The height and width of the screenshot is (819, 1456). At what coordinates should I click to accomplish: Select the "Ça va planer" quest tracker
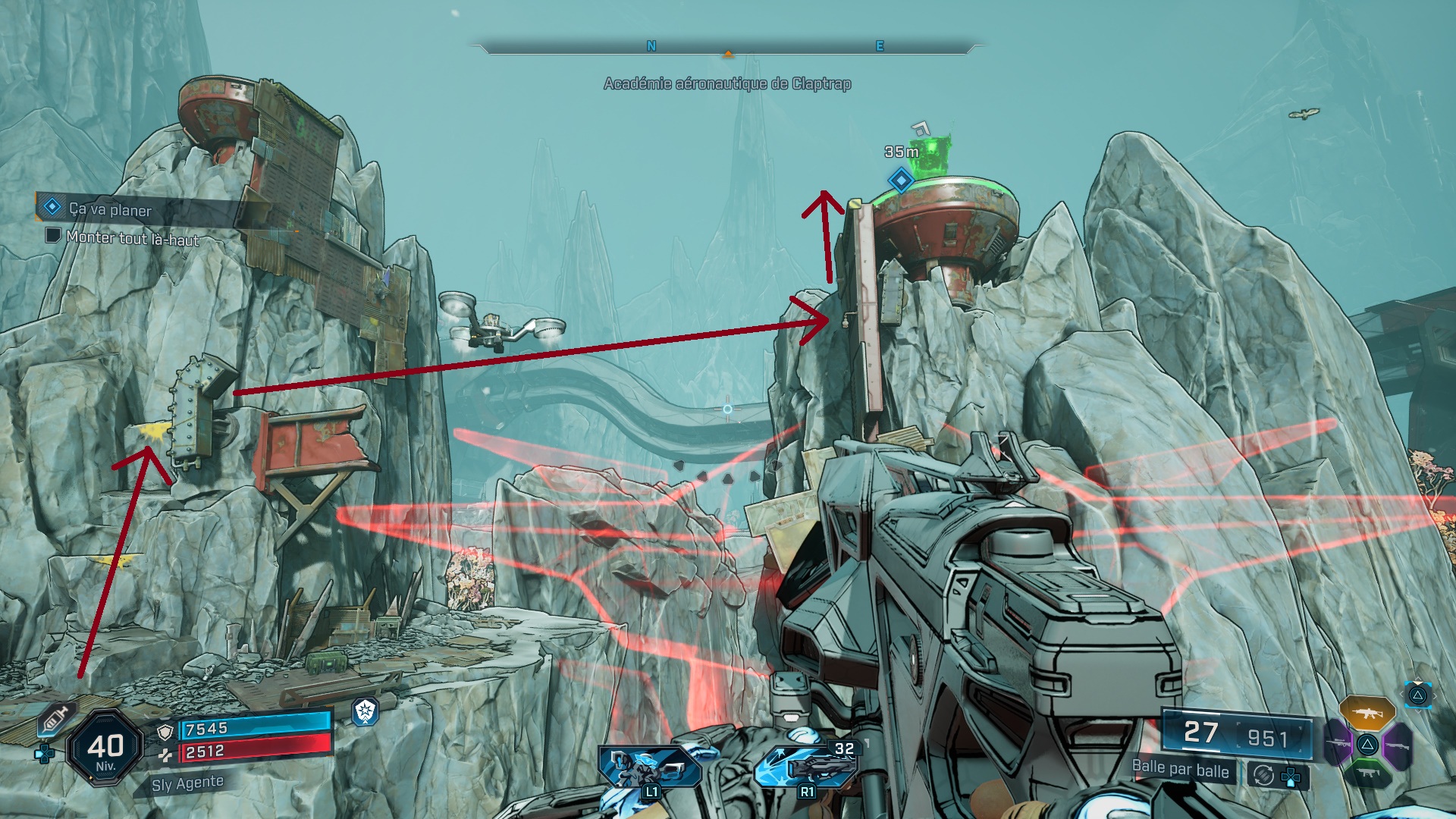tap(110, 209)
